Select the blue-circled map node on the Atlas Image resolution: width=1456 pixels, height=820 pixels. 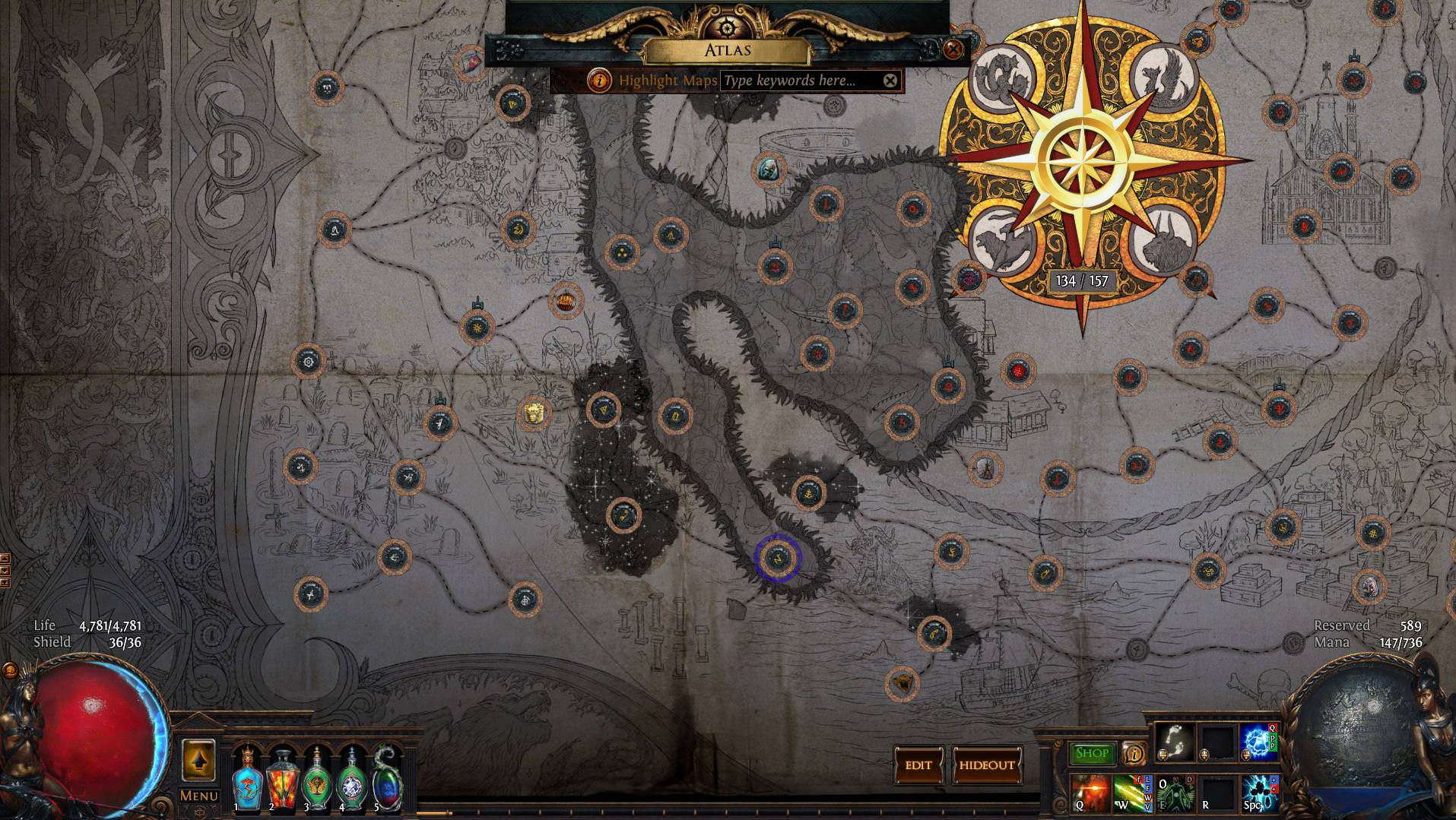coord(777,558)
